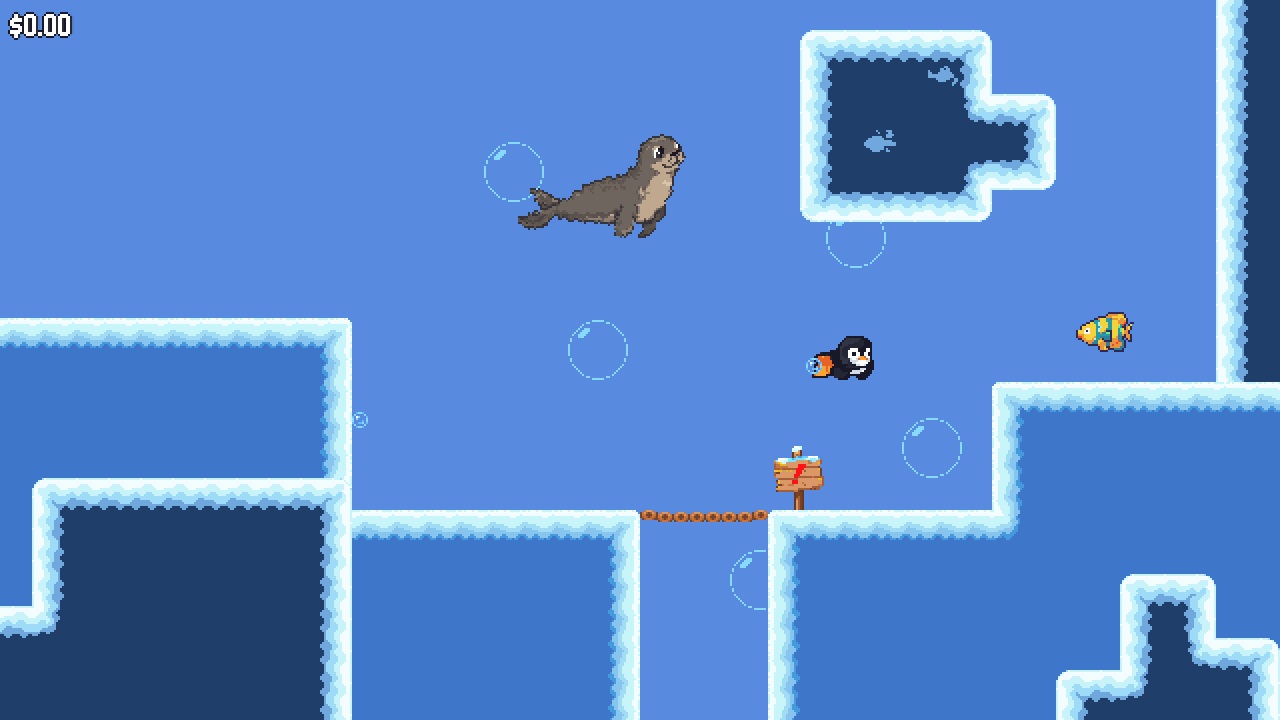
Task: Pop the bubble near the seal's head
Action: pos(515,172)
